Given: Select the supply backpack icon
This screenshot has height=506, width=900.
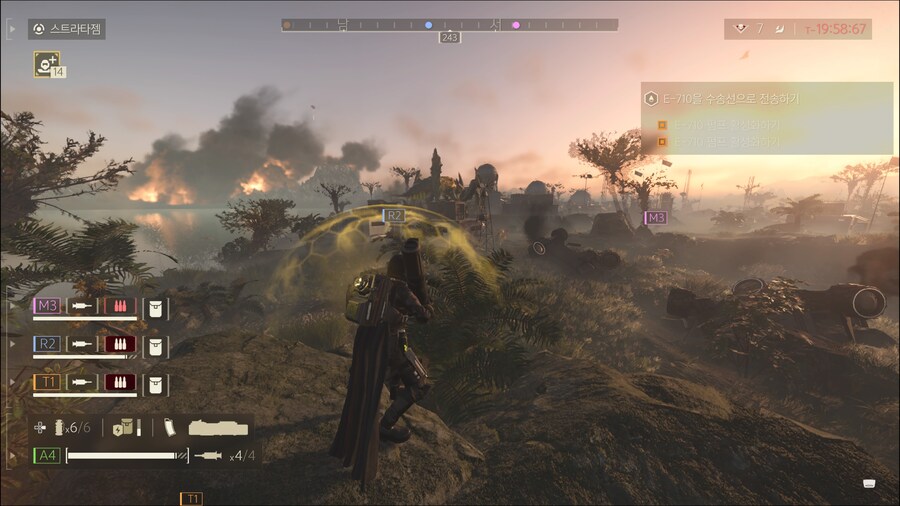Looking at the screenshot, I should (124, 427).
